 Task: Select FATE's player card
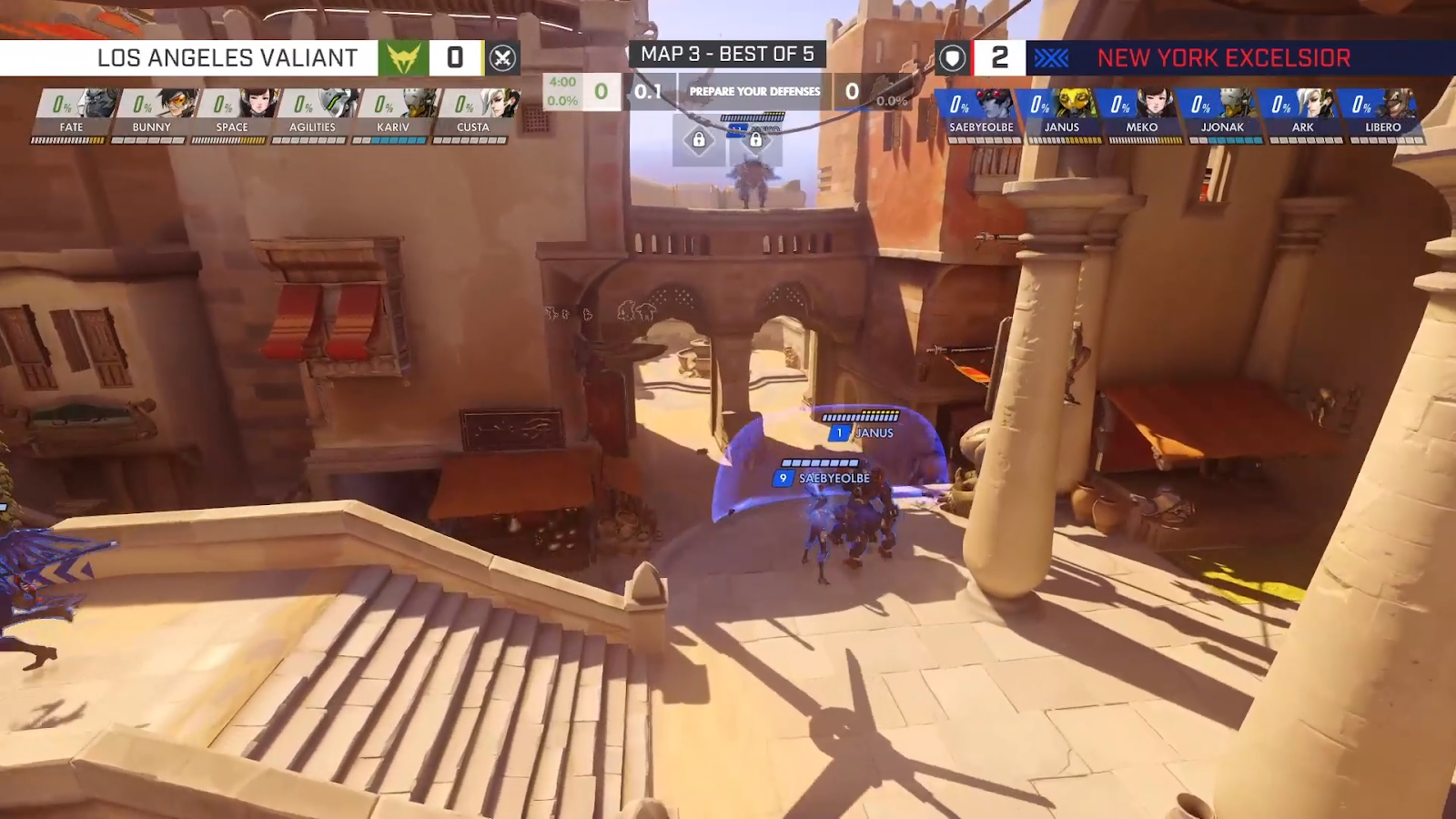coord(71,113)
